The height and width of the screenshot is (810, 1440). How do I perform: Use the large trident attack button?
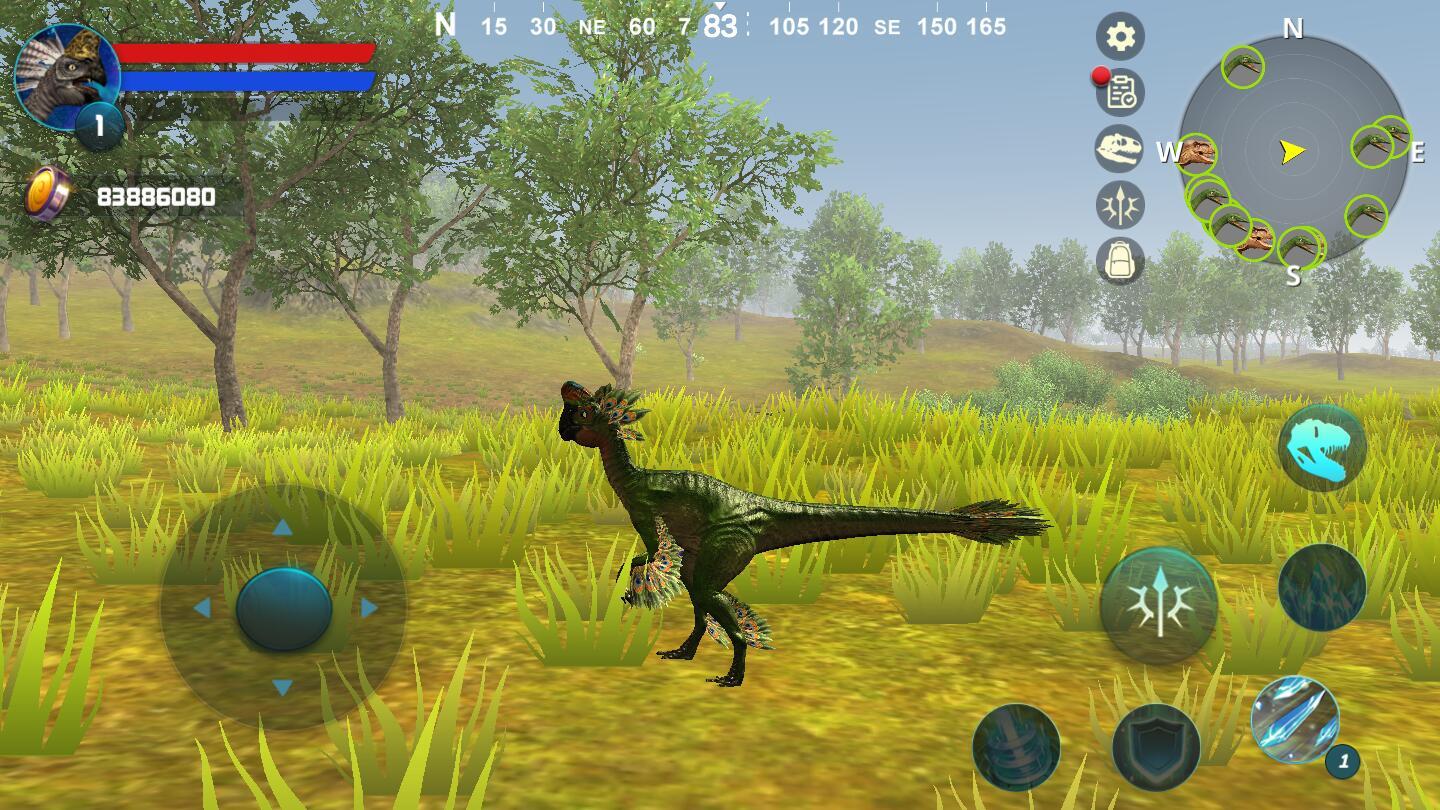[x=1159, y=605]
